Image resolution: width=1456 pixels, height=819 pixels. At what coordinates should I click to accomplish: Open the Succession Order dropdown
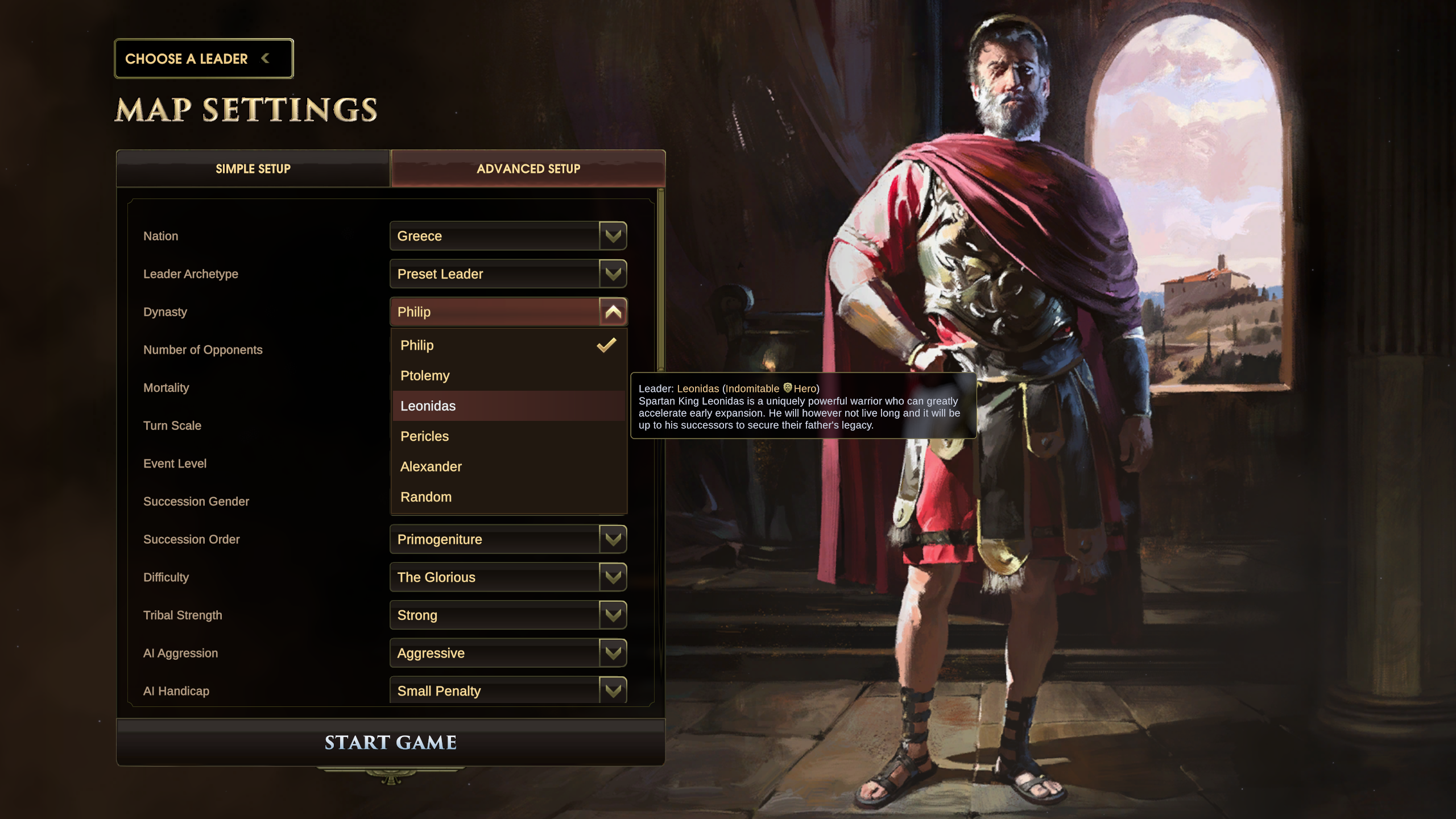(508, 539)
